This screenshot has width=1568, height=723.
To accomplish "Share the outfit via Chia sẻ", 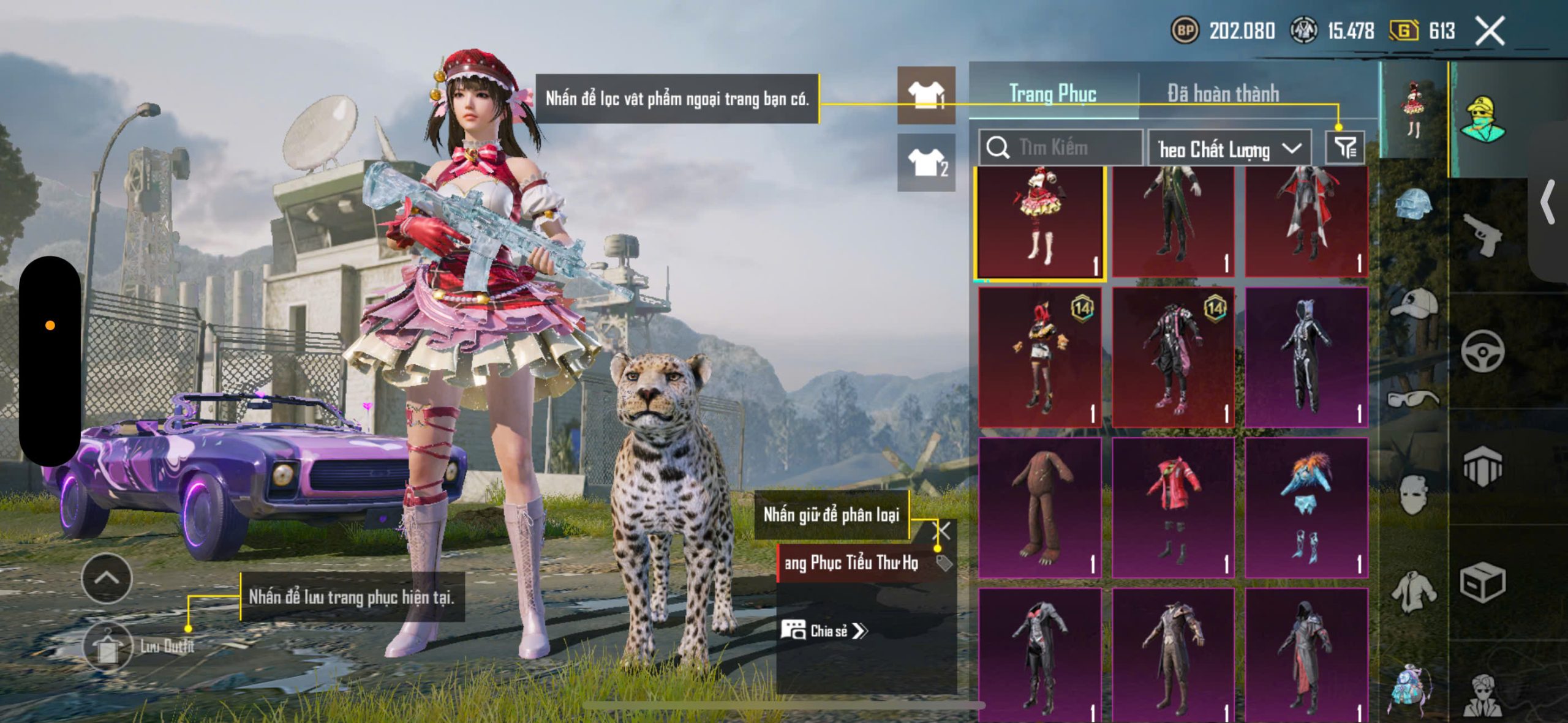I will (x=824, y=631).
